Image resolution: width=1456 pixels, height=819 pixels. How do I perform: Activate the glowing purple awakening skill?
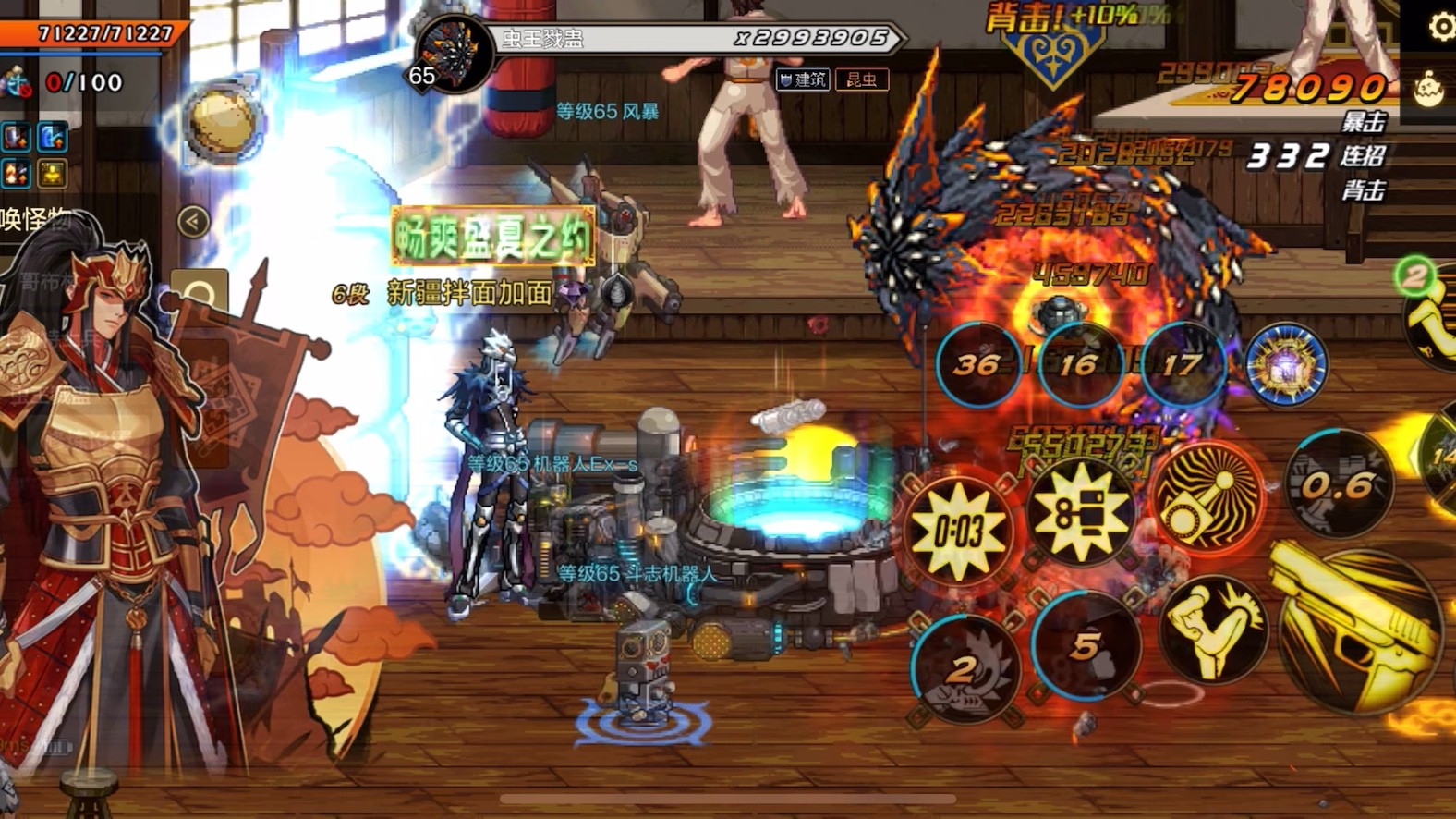1286,365
